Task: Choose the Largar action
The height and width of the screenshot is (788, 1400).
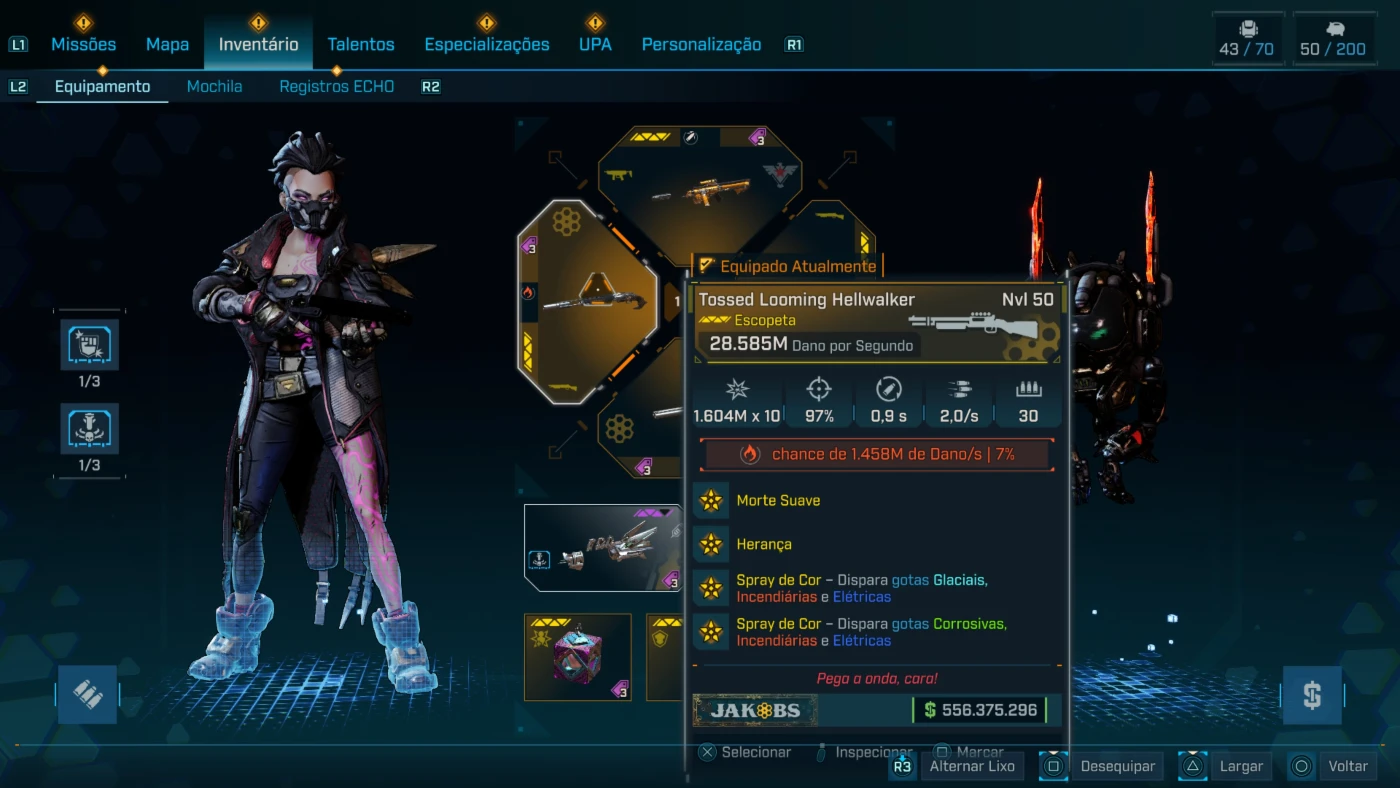Action: (1240, 766)
